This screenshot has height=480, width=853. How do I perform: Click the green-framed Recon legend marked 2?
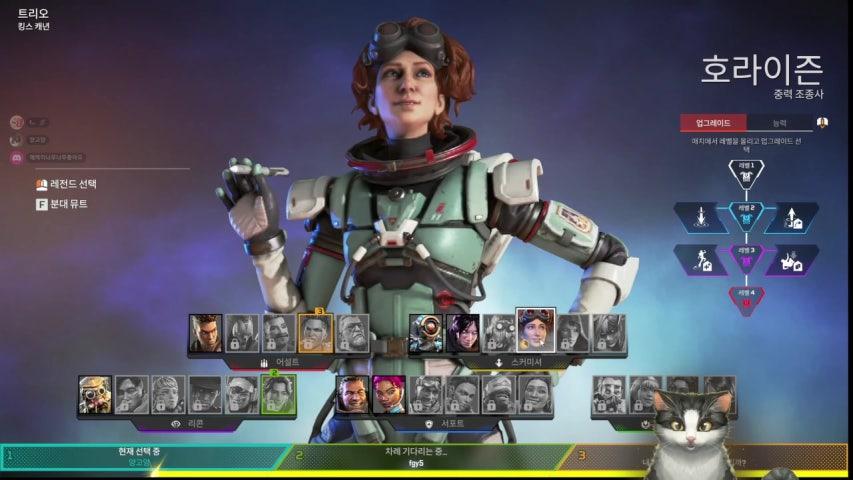[278, 394]
